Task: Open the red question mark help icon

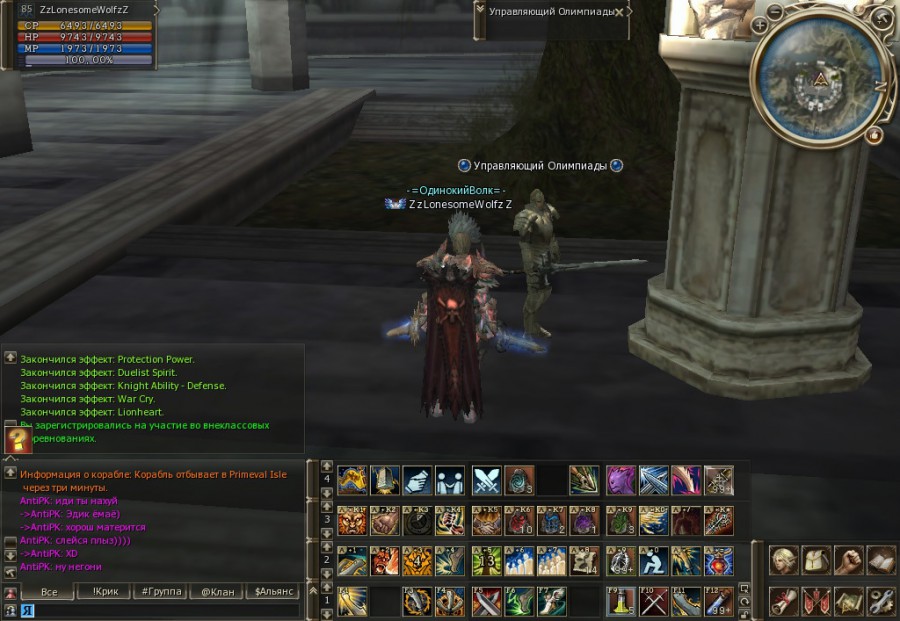Action: [x=17, y=440]
